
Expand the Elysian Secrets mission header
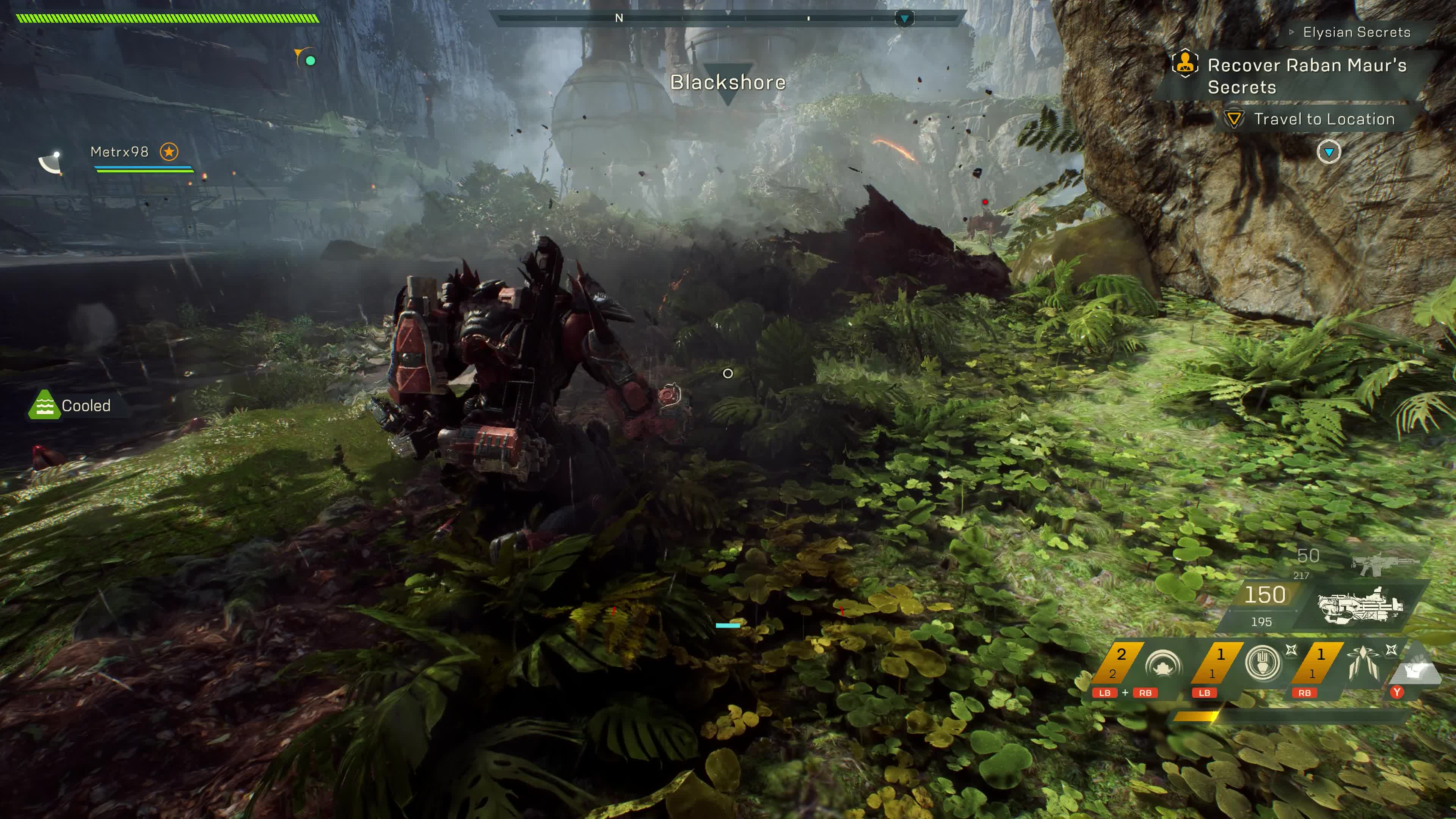1356,32
